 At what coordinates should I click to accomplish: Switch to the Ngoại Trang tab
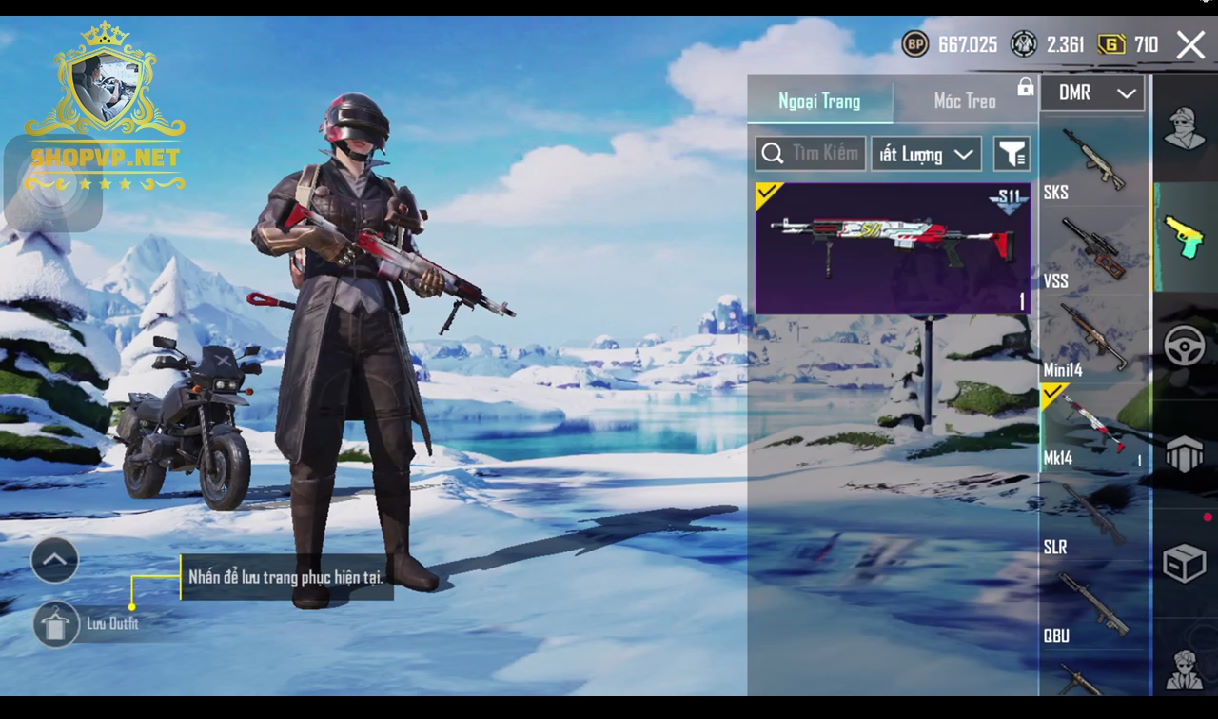(x=819, y=101)
